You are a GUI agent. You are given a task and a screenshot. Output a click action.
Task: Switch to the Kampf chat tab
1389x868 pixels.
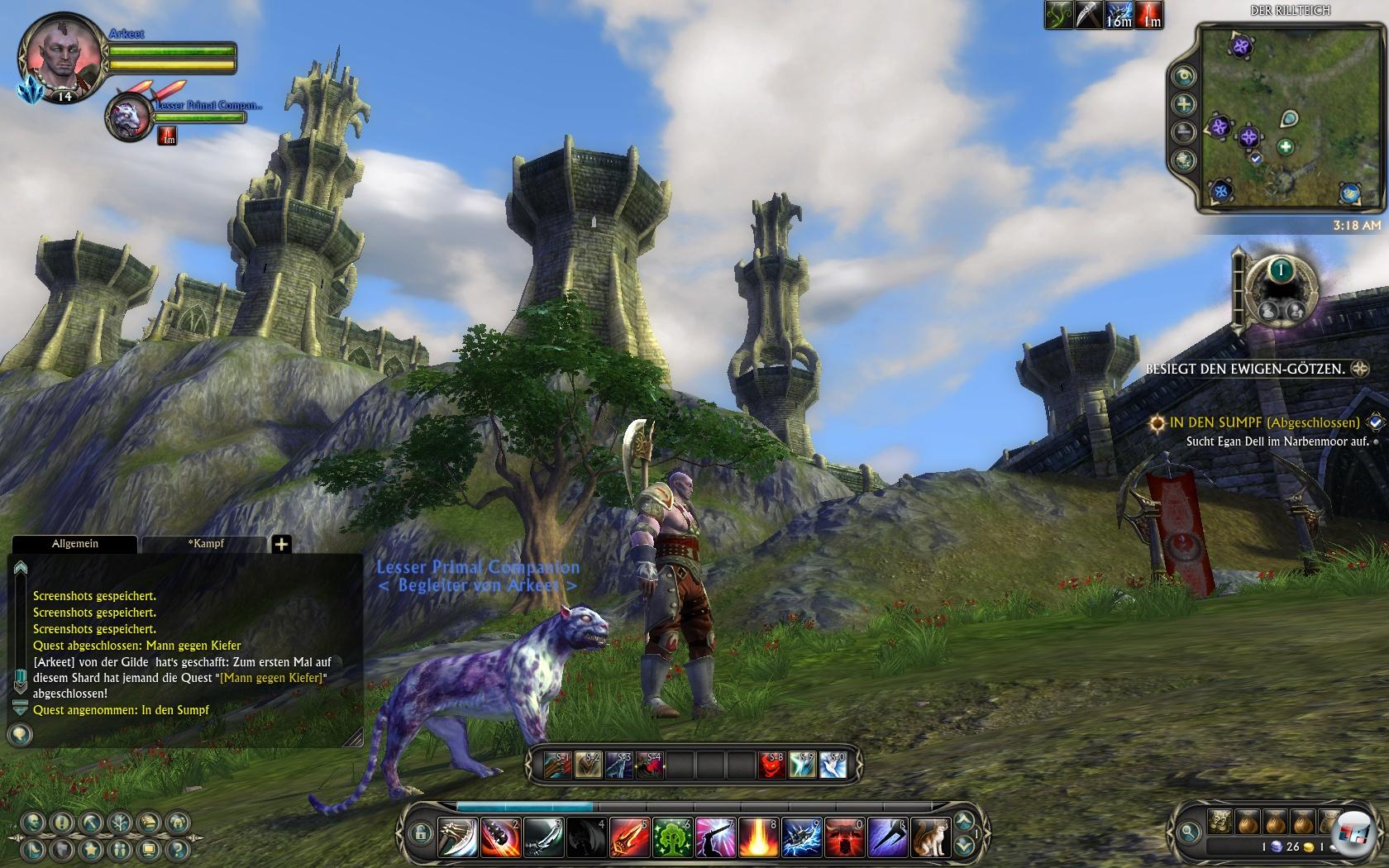click(205, 544)
